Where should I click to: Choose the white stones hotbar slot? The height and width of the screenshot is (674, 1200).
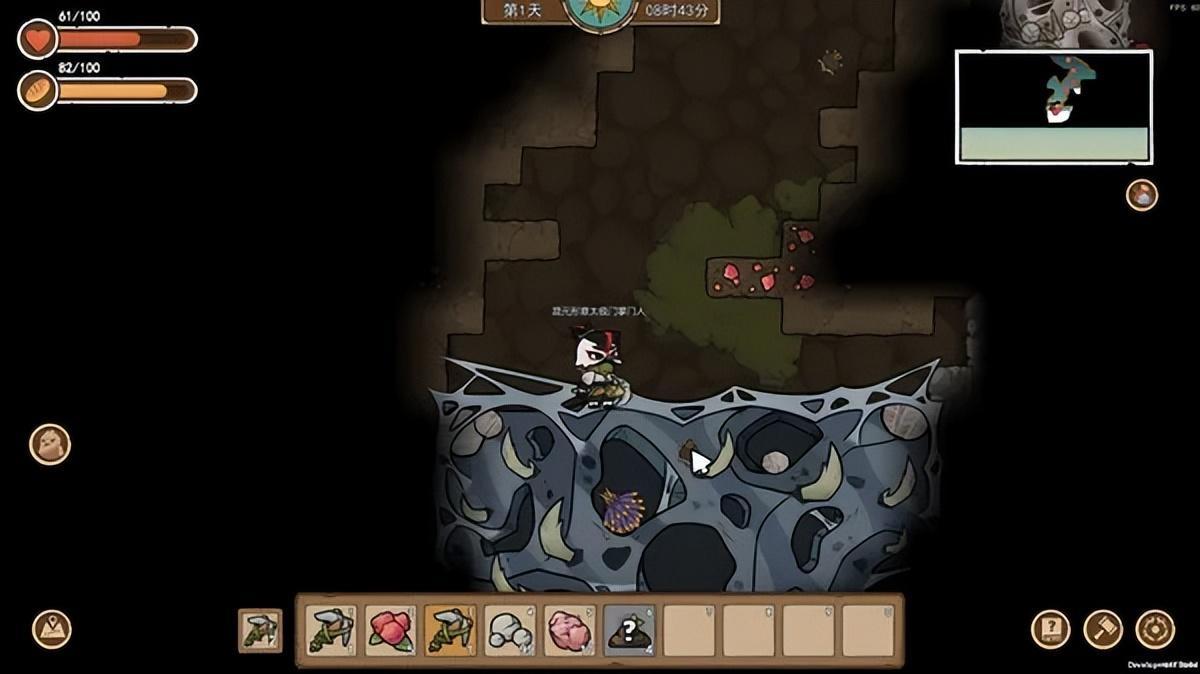(x=511, y=630)
